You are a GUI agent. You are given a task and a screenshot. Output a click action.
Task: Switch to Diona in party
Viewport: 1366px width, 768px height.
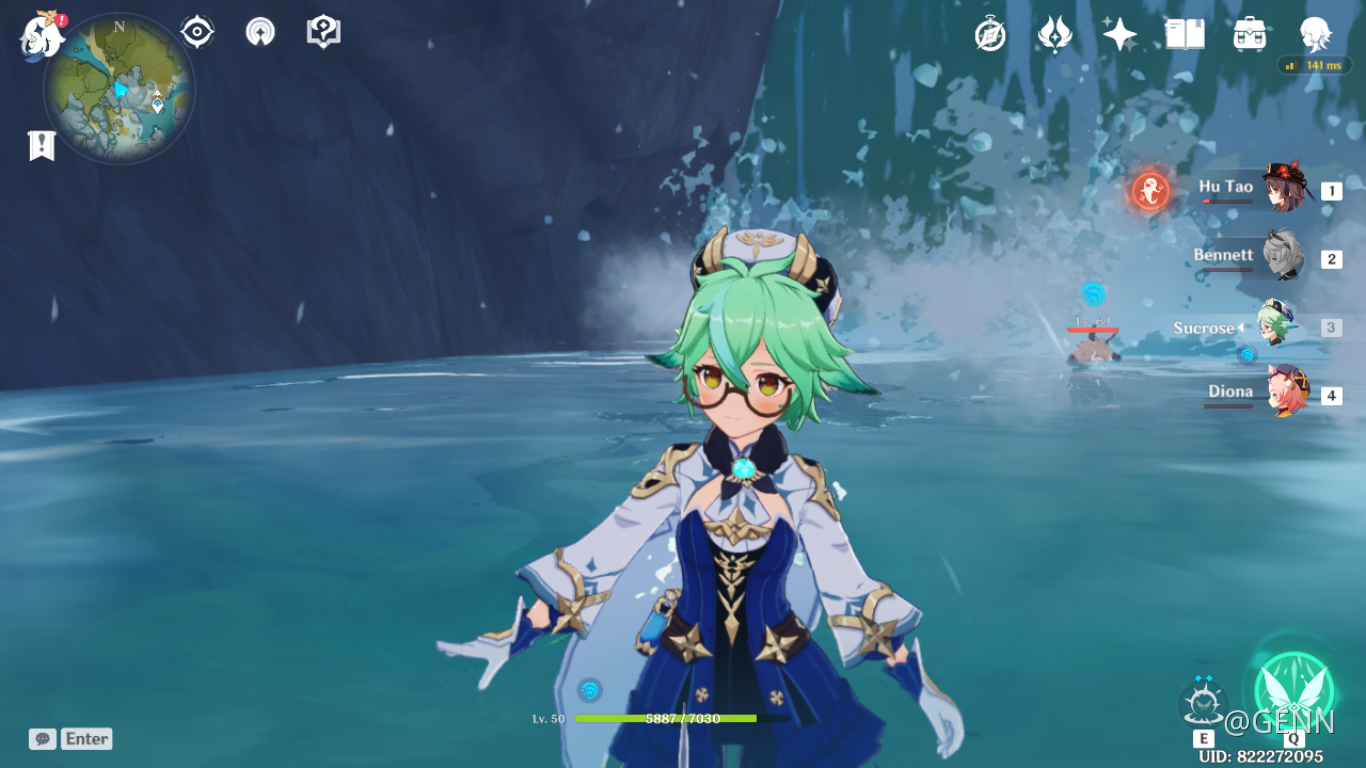click(x=1282, y=393)
